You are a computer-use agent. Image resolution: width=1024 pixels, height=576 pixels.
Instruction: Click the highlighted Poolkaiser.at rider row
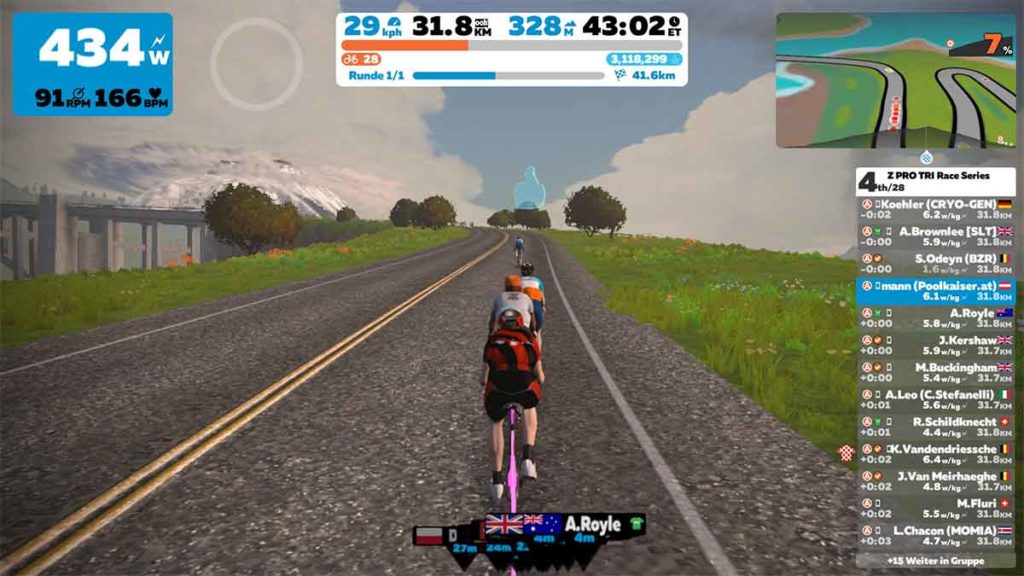[x=935, y=290]
